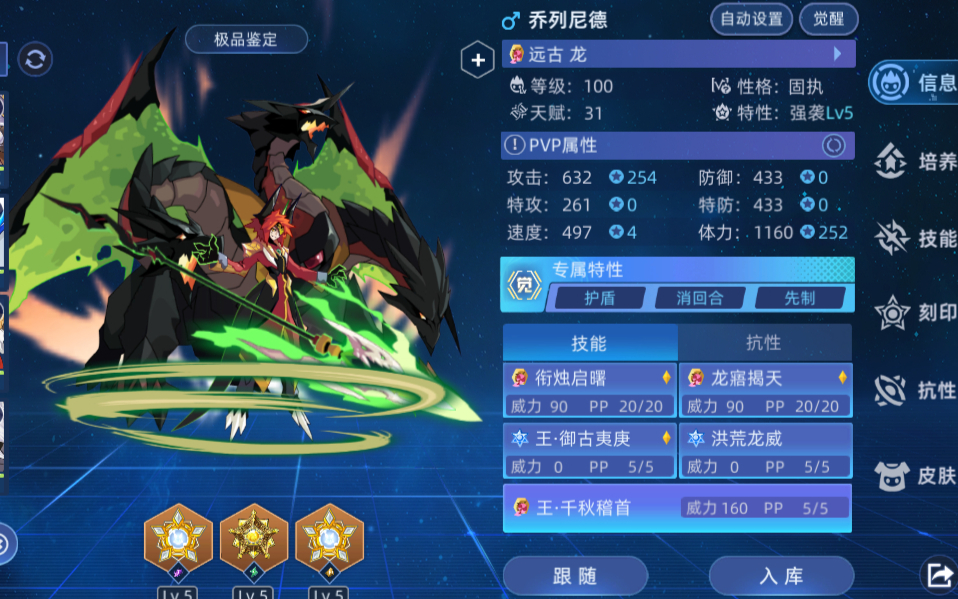Choose the skill 洪荒龙威
This screenshot has width=958, height=599.
point(765,451)
